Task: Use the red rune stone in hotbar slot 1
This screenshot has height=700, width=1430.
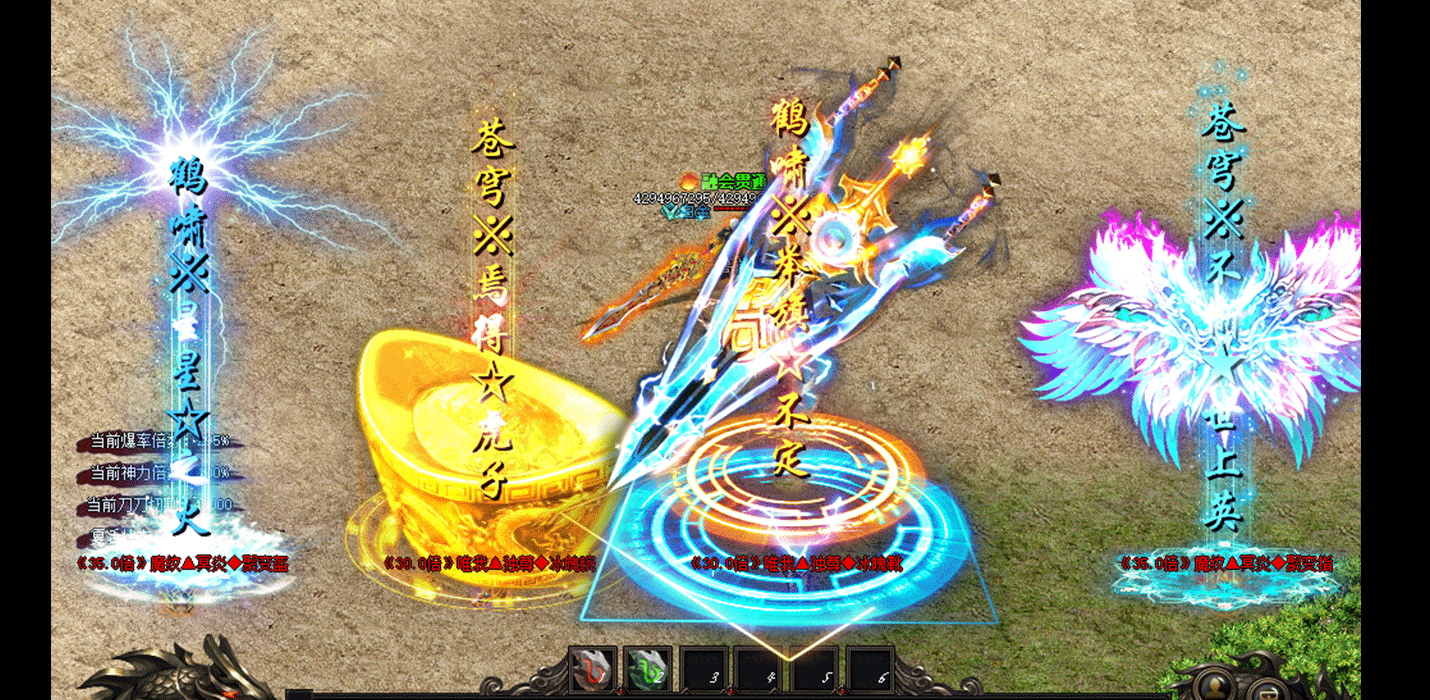Action: [x=592, y=667]
